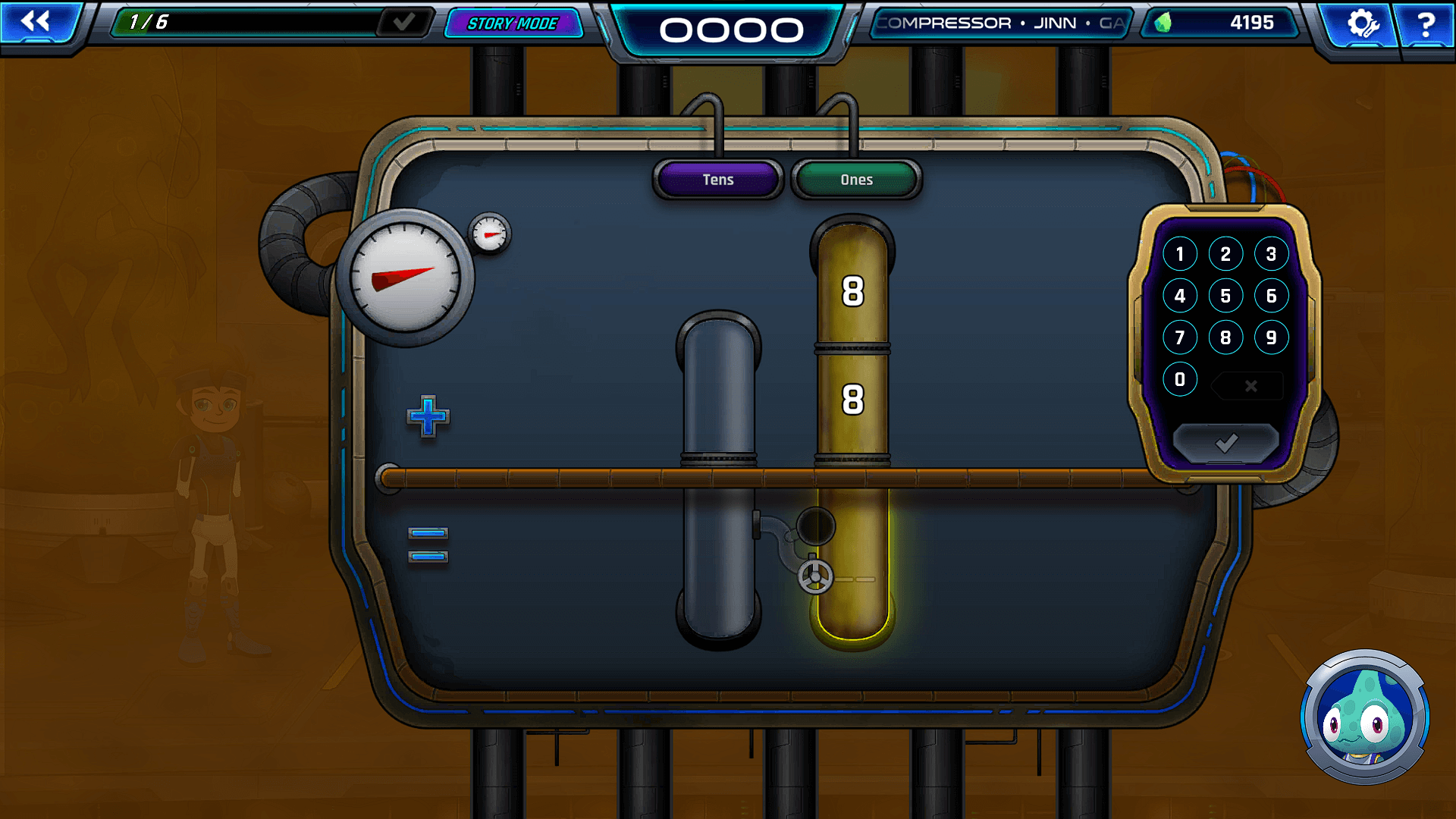Enter 0 on the keypad
1456x819 pixels.
pyautogui.click(x=1180, y=379)
